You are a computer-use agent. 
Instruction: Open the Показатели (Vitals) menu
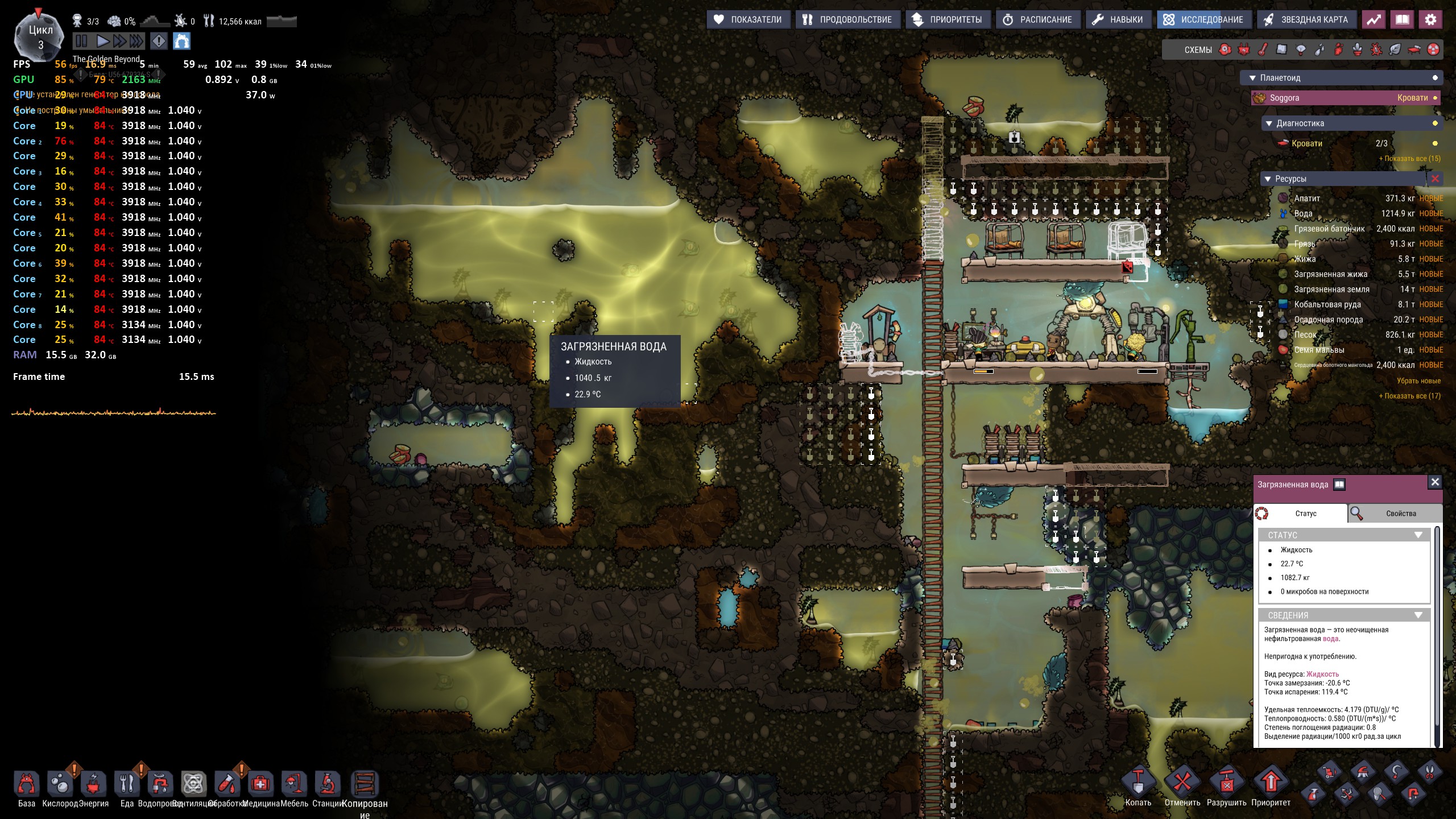pyautogui.click(x=748, y=20)
